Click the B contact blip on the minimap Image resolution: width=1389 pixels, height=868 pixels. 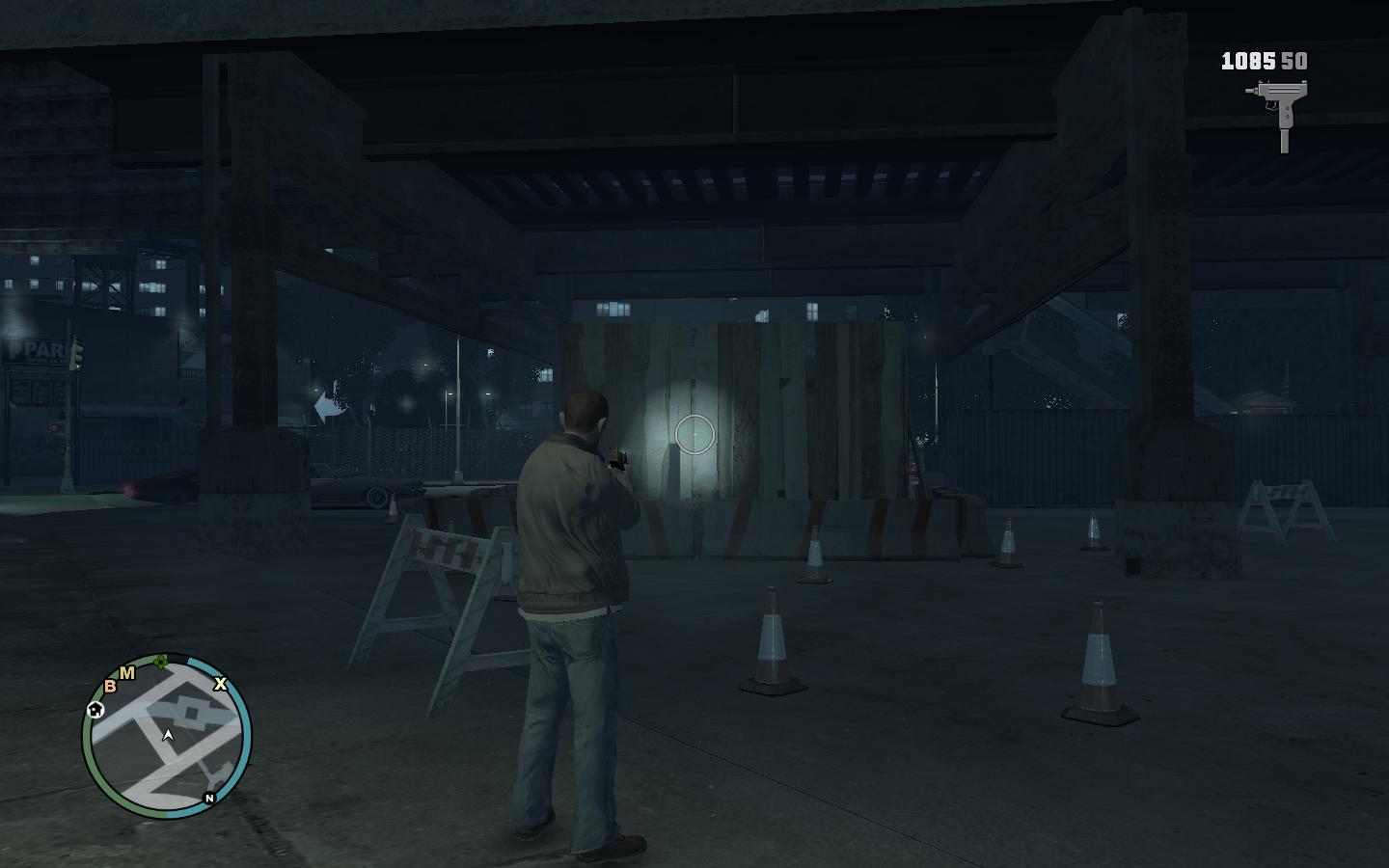(110, 686)
